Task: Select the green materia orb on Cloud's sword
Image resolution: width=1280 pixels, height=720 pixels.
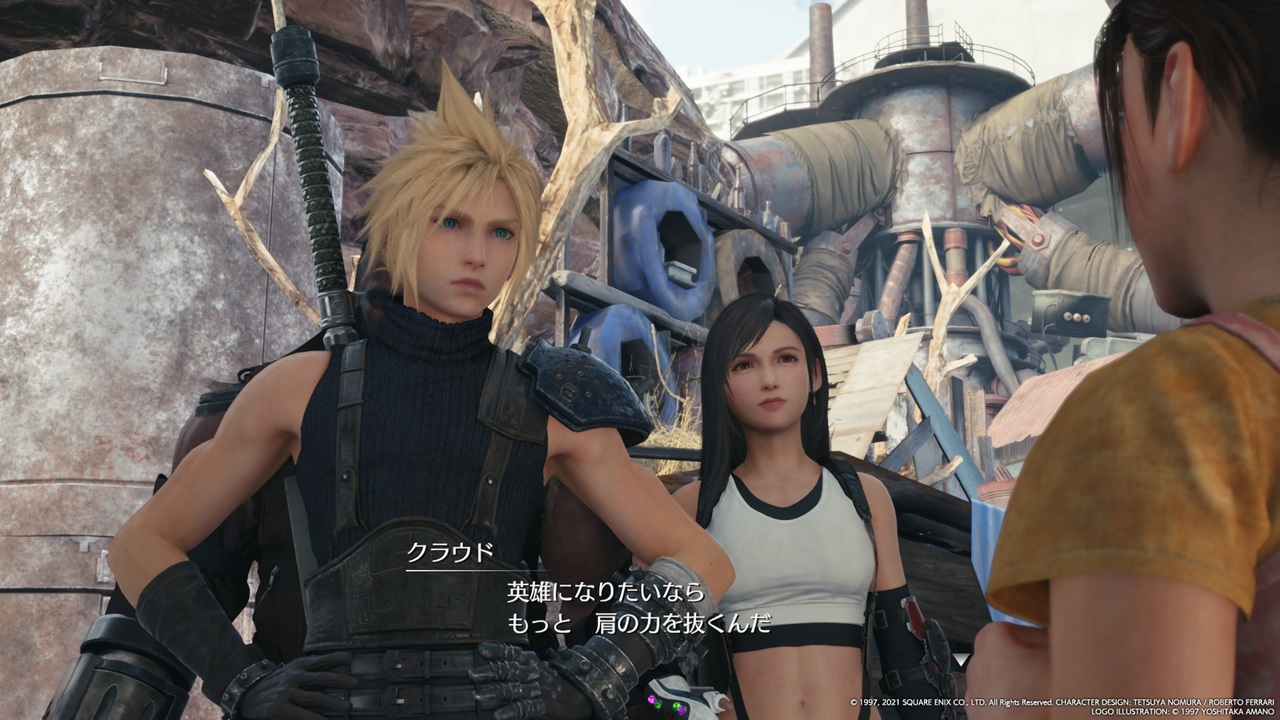Action: coord(659,703)
